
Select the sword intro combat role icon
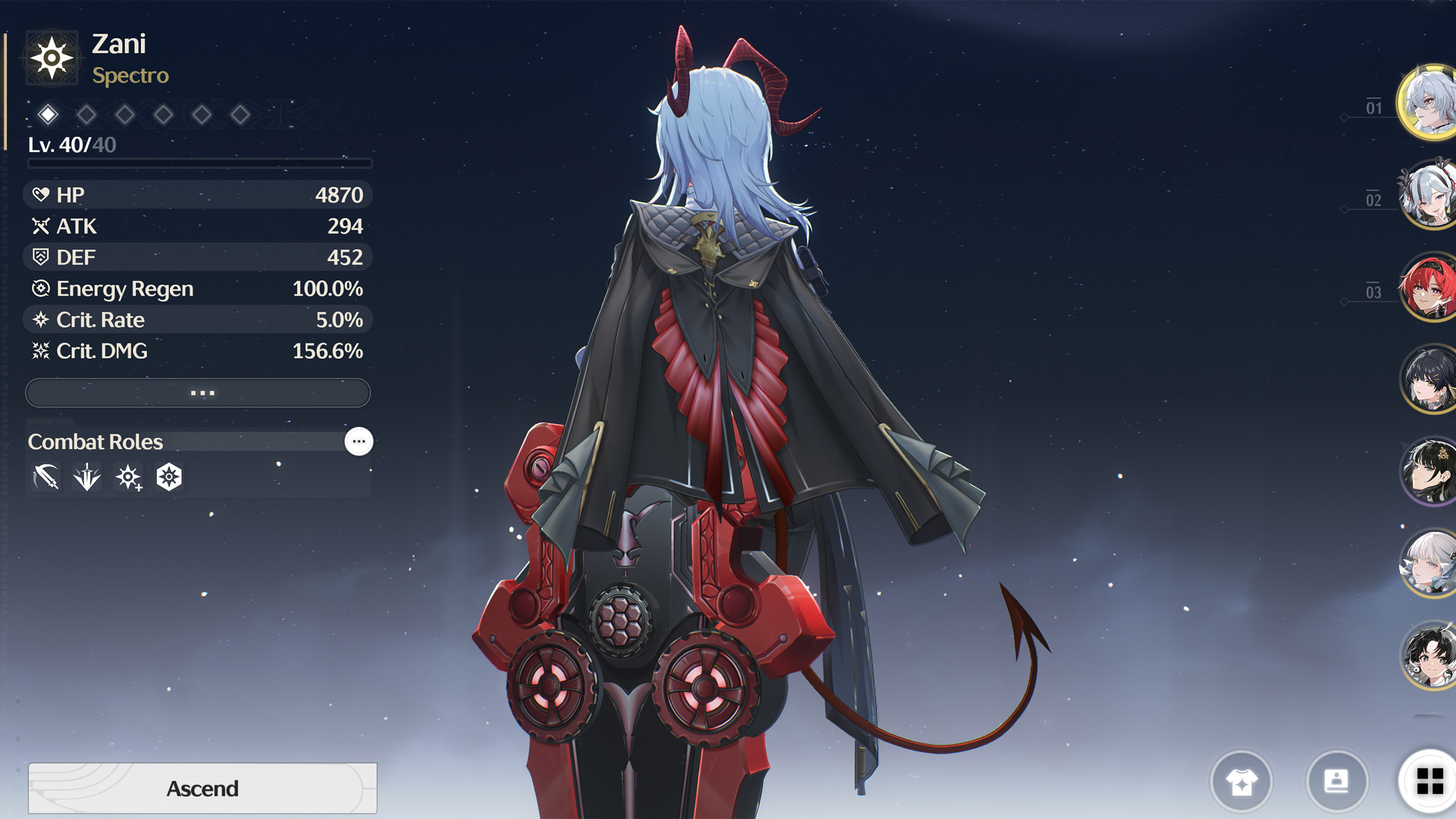[86, 477]
